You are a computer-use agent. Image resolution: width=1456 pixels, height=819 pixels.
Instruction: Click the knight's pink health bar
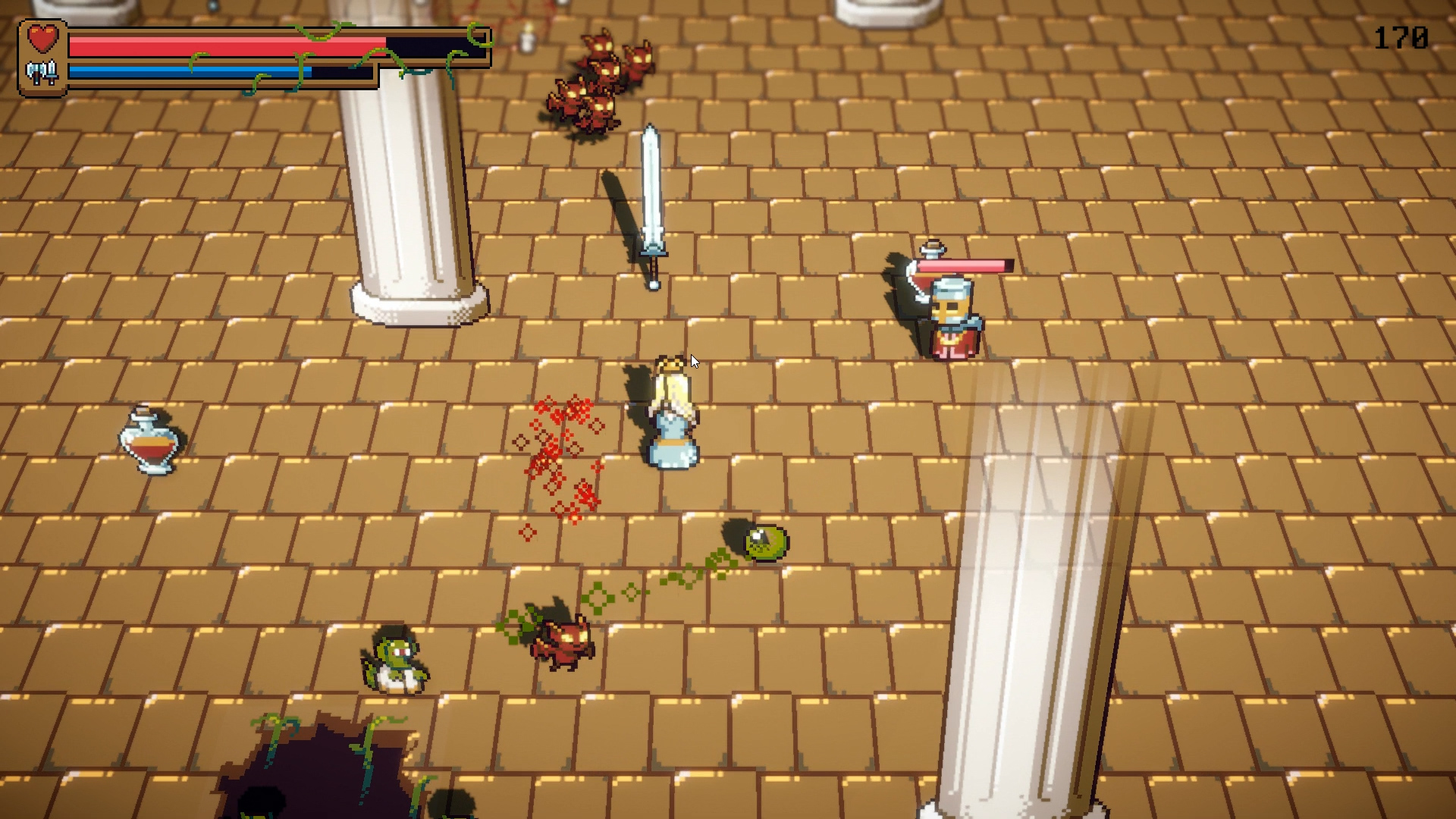click(963, 265)
